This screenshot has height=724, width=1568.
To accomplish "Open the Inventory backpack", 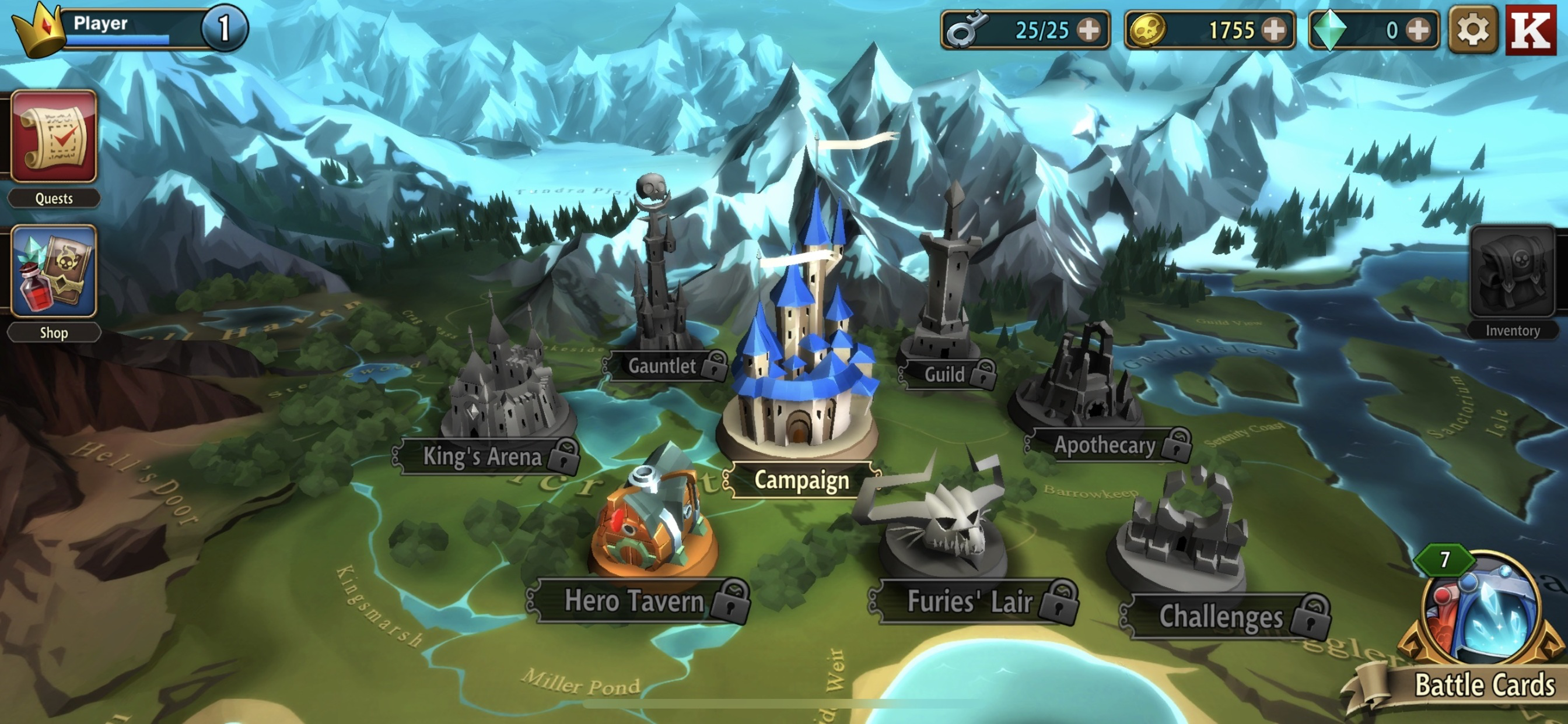I will [1512, 272].
